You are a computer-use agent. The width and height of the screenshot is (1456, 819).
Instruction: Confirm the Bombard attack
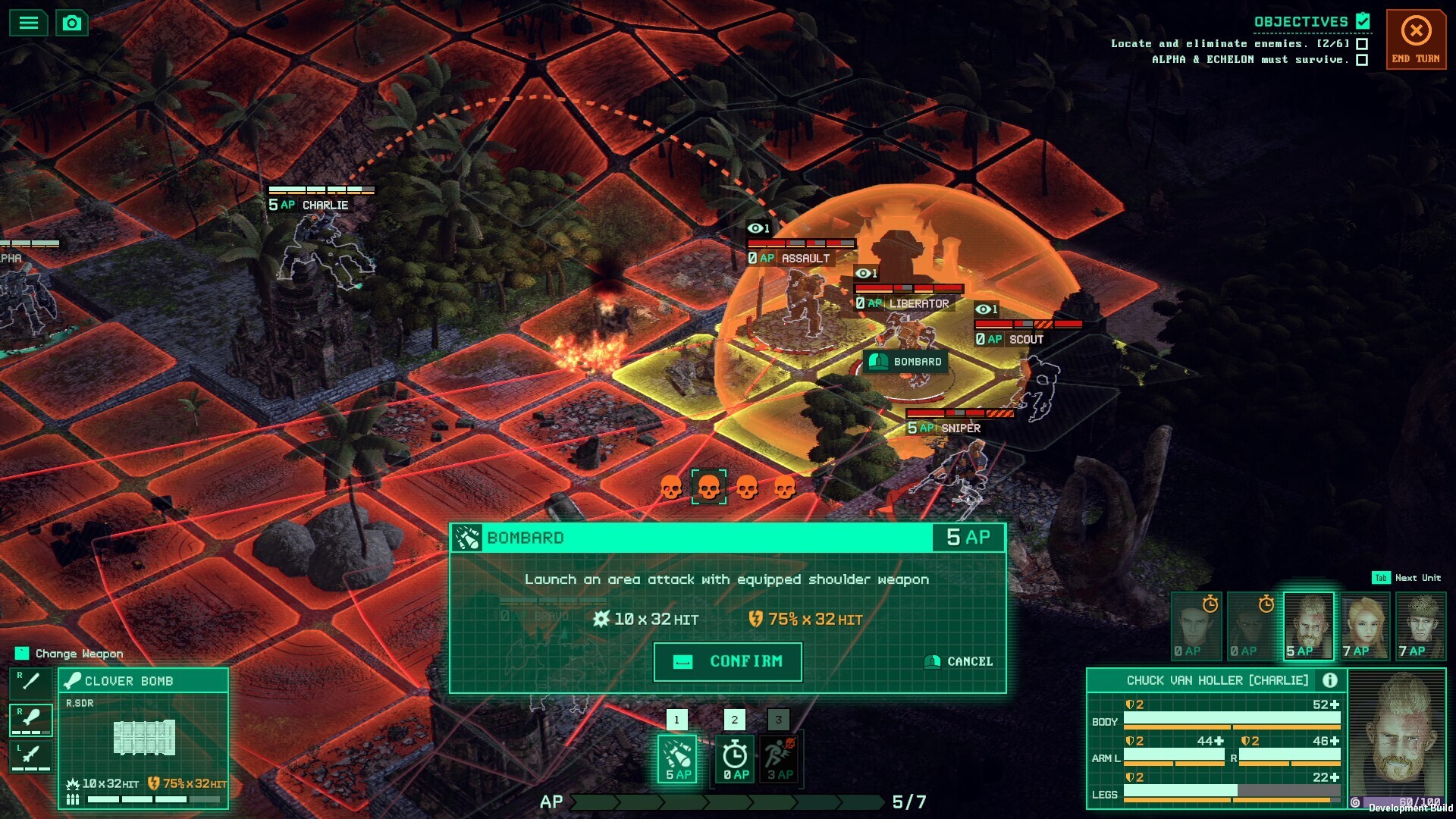pos(727,661)
